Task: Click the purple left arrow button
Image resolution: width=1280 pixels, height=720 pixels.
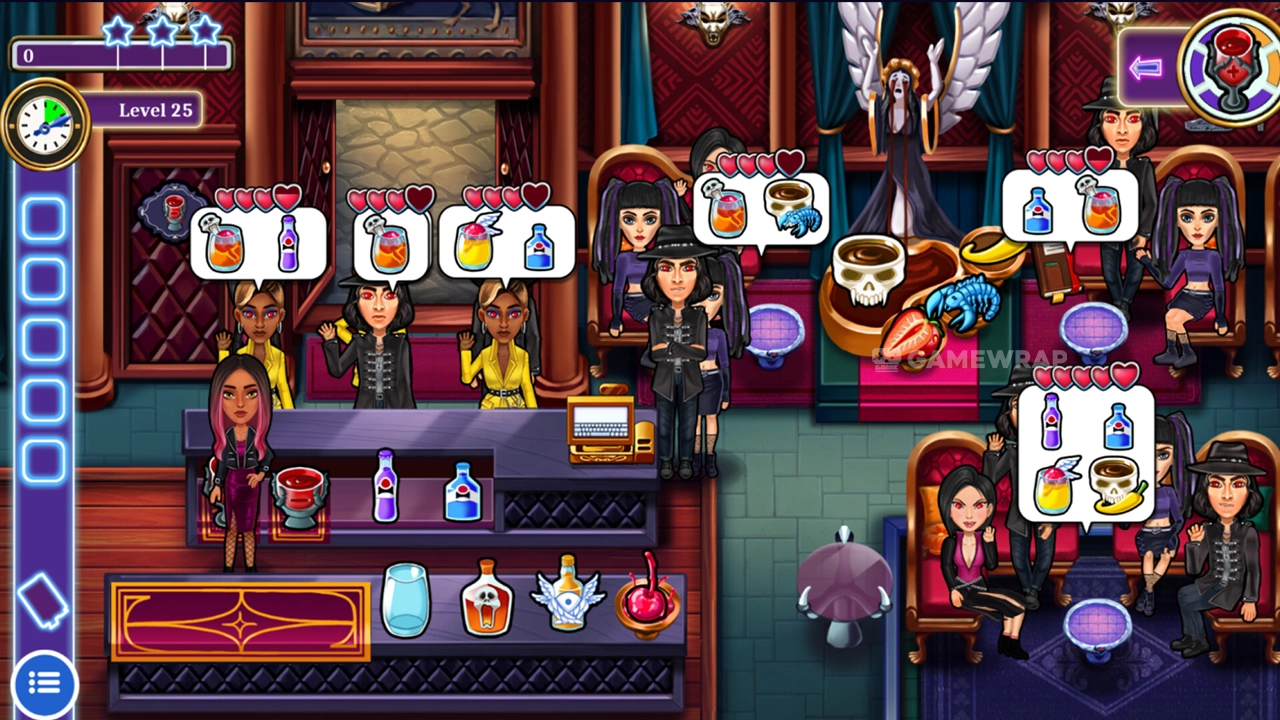Action: pyautogui.click(x=1146, y=68)
